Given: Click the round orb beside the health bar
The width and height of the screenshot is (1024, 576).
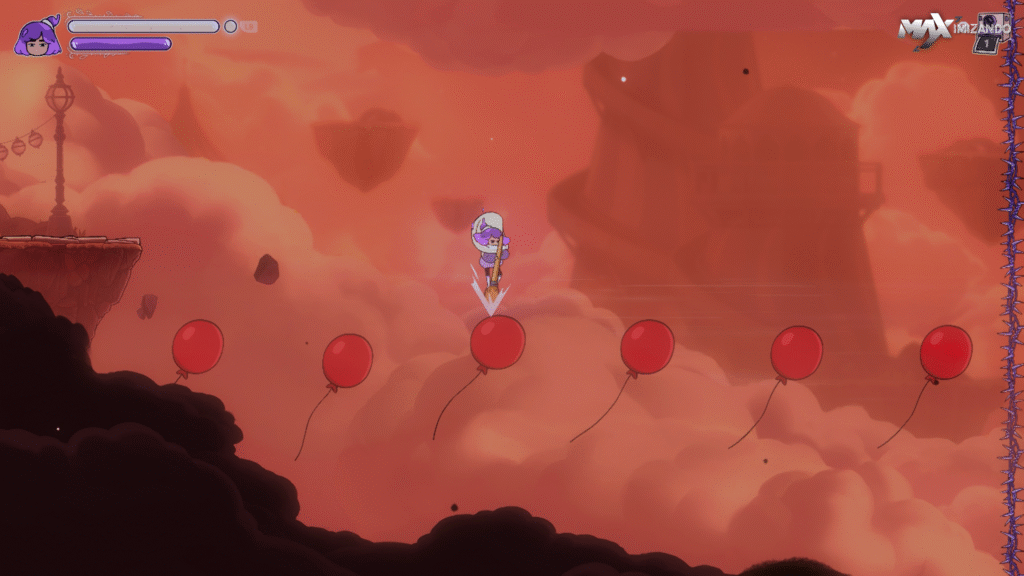Looking at the screenshot, I should pyautogui.click(x=231, y=27).
